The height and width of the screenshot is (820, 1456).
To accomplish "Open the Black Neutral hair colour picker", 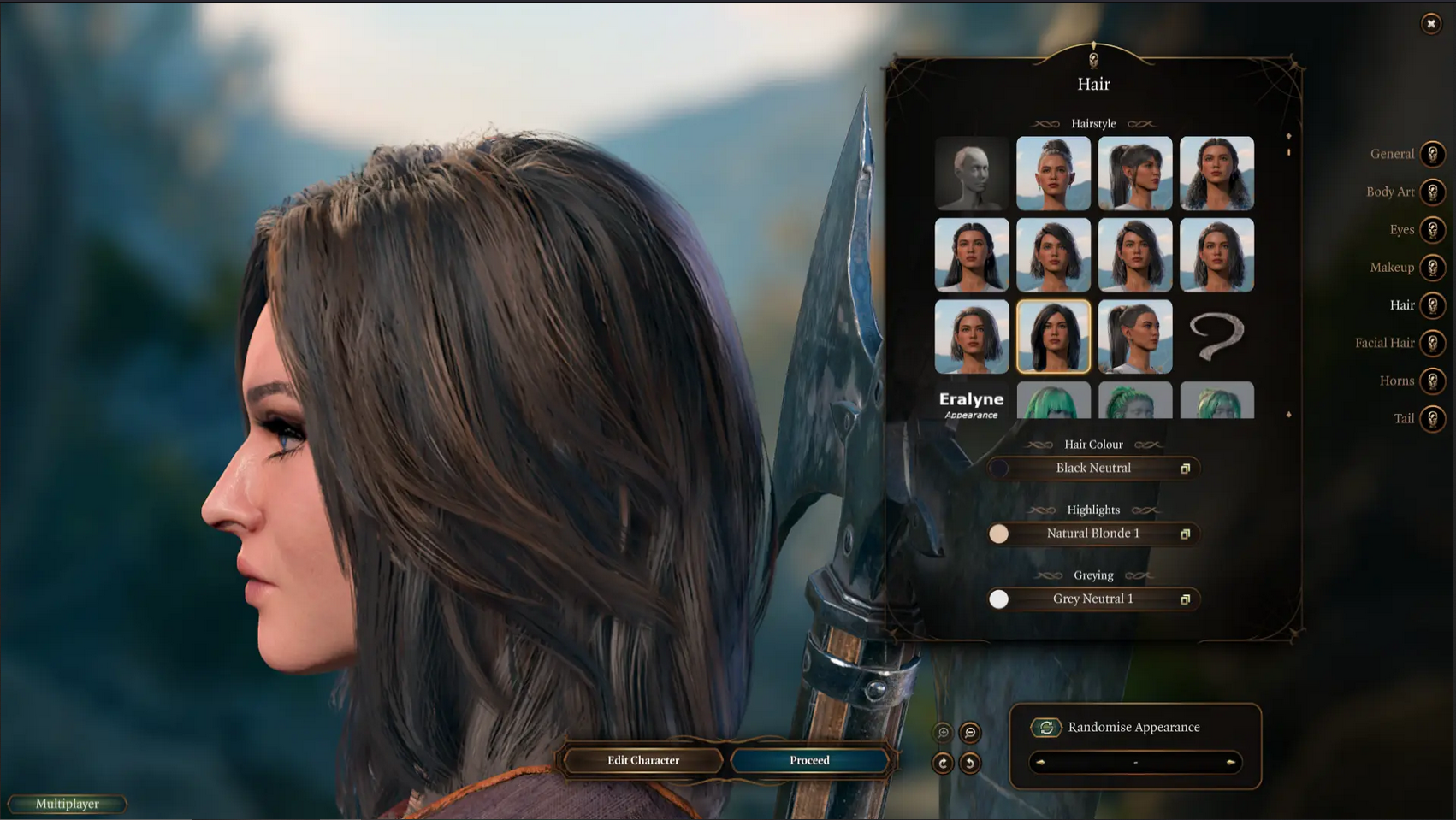I will click(1093, 468).
